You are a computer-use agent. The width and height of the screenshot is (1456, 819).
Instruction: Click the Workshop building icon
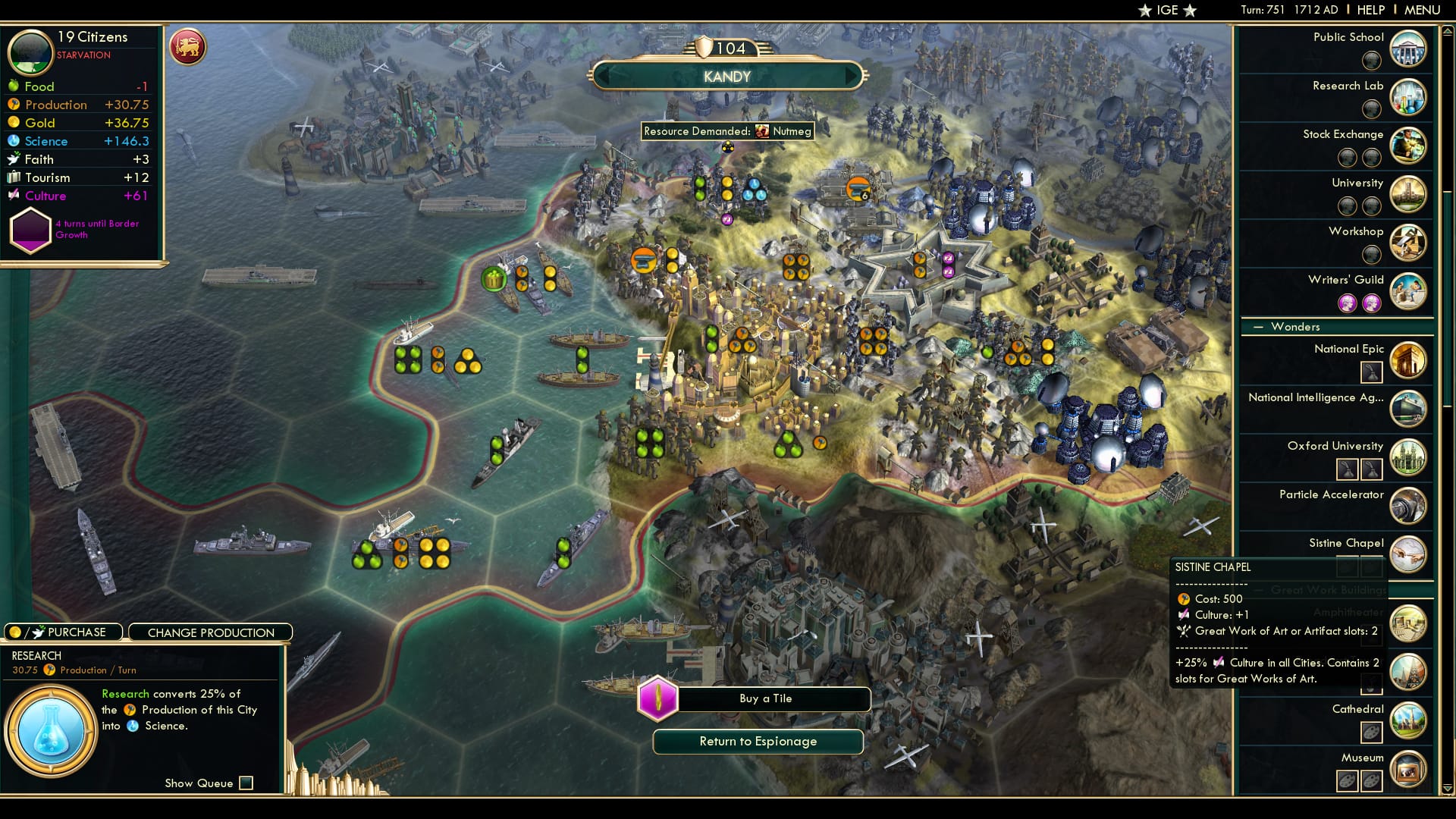(1408, 243)
